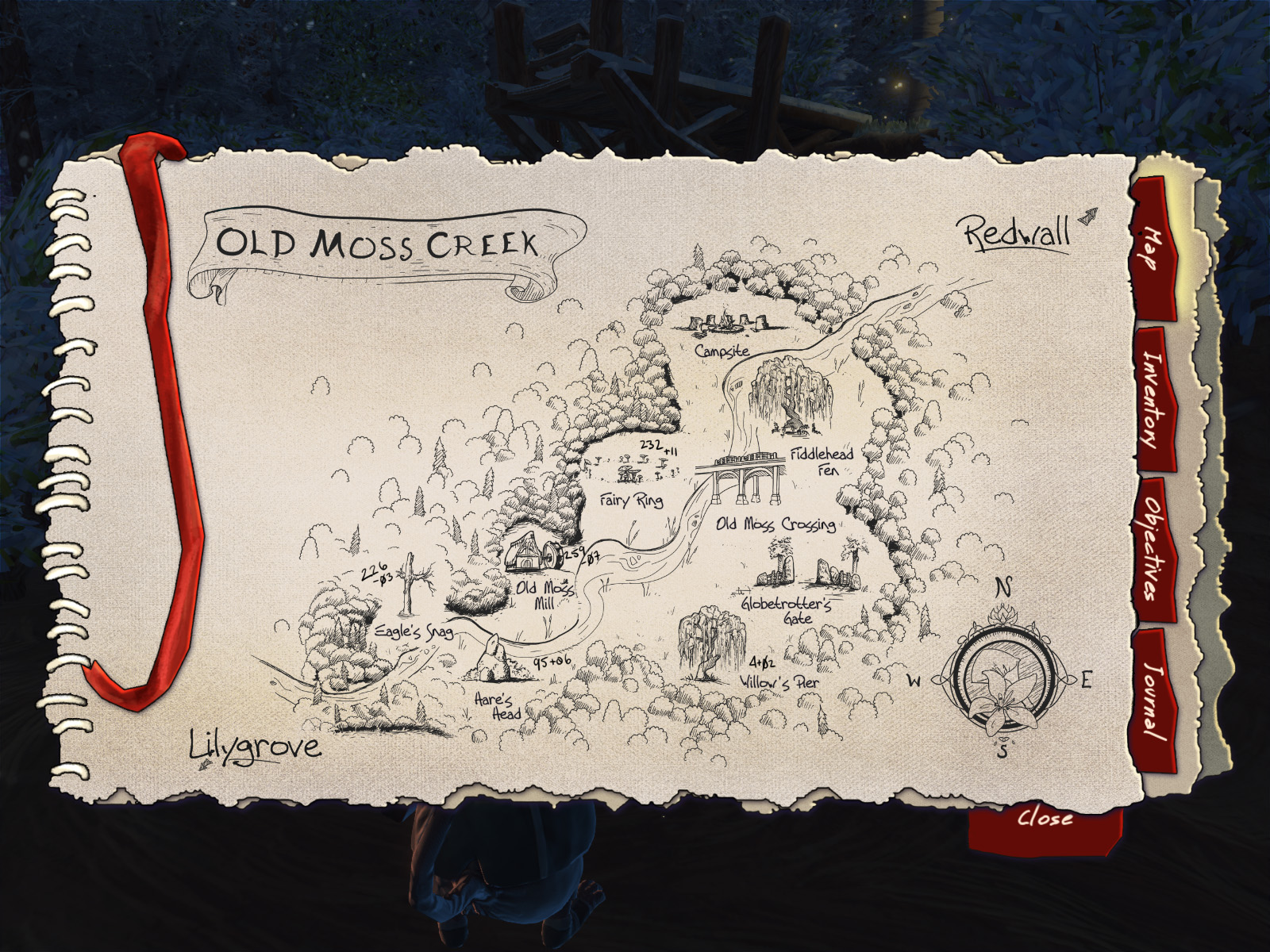Click the Lilygrove label
Viewport: 1270px width, 952px height.
pyautogui.click(x=254, y=746)
